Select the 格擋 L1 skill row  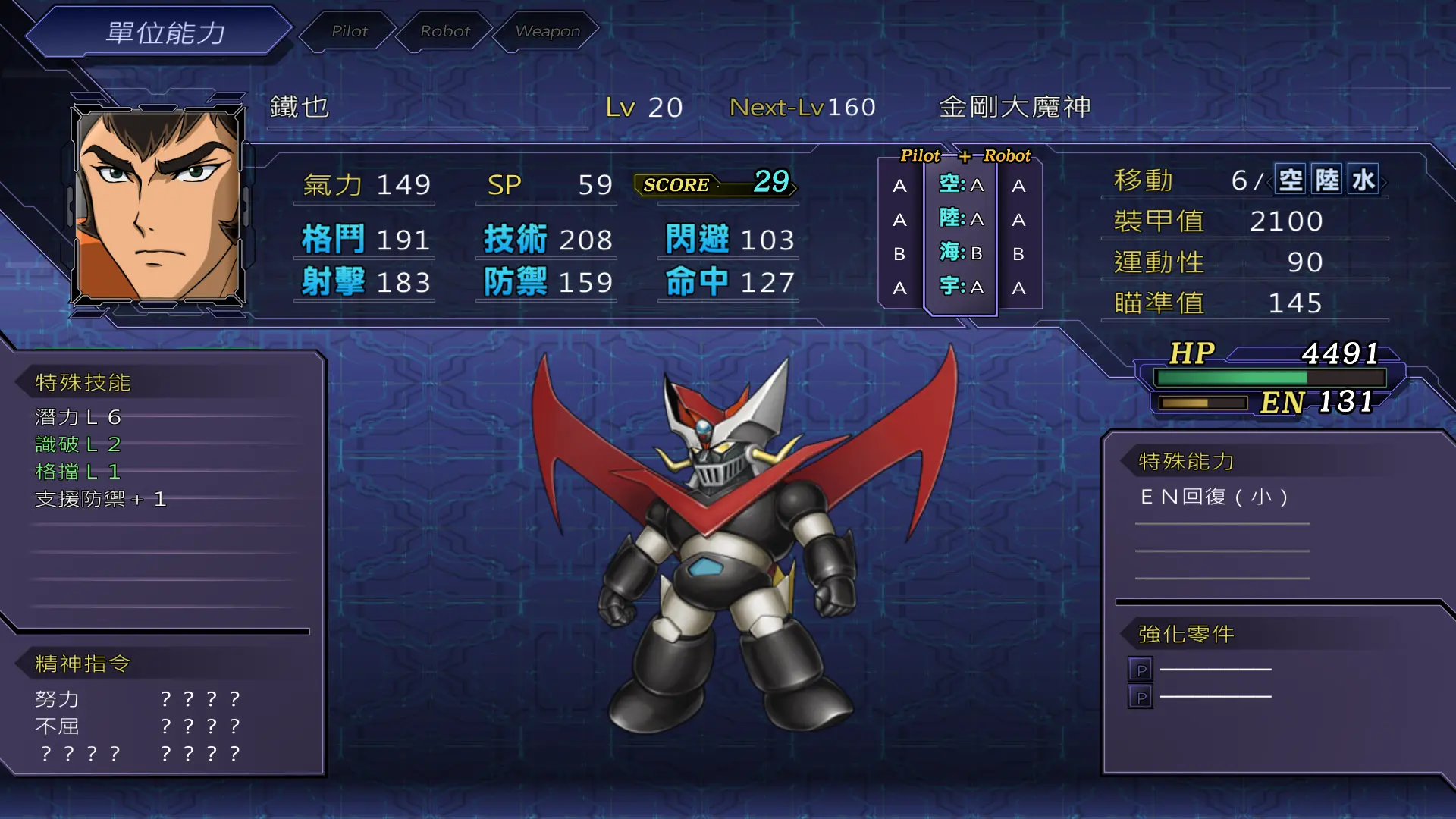[x=78, y=472]
